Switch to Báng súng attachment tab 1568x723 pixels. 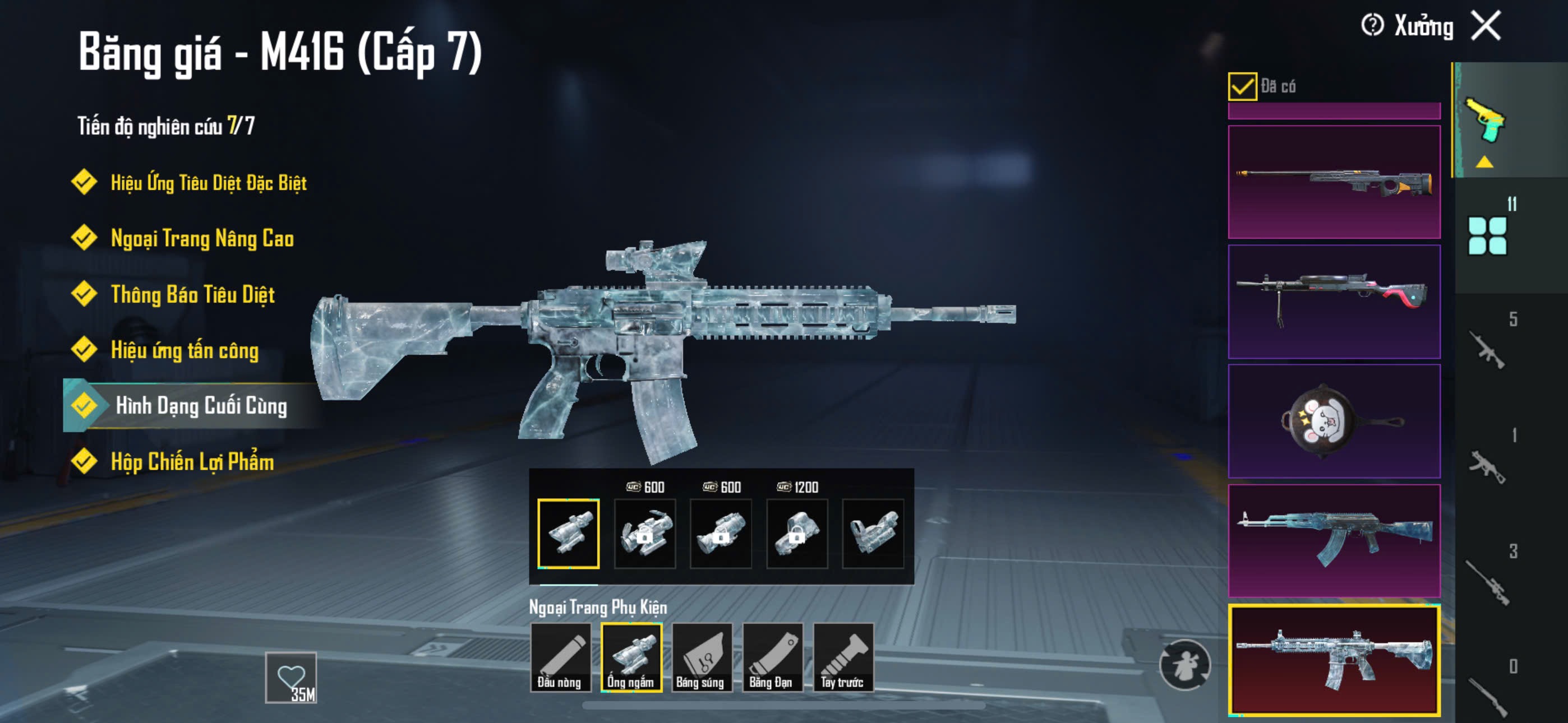pos(701,657)
